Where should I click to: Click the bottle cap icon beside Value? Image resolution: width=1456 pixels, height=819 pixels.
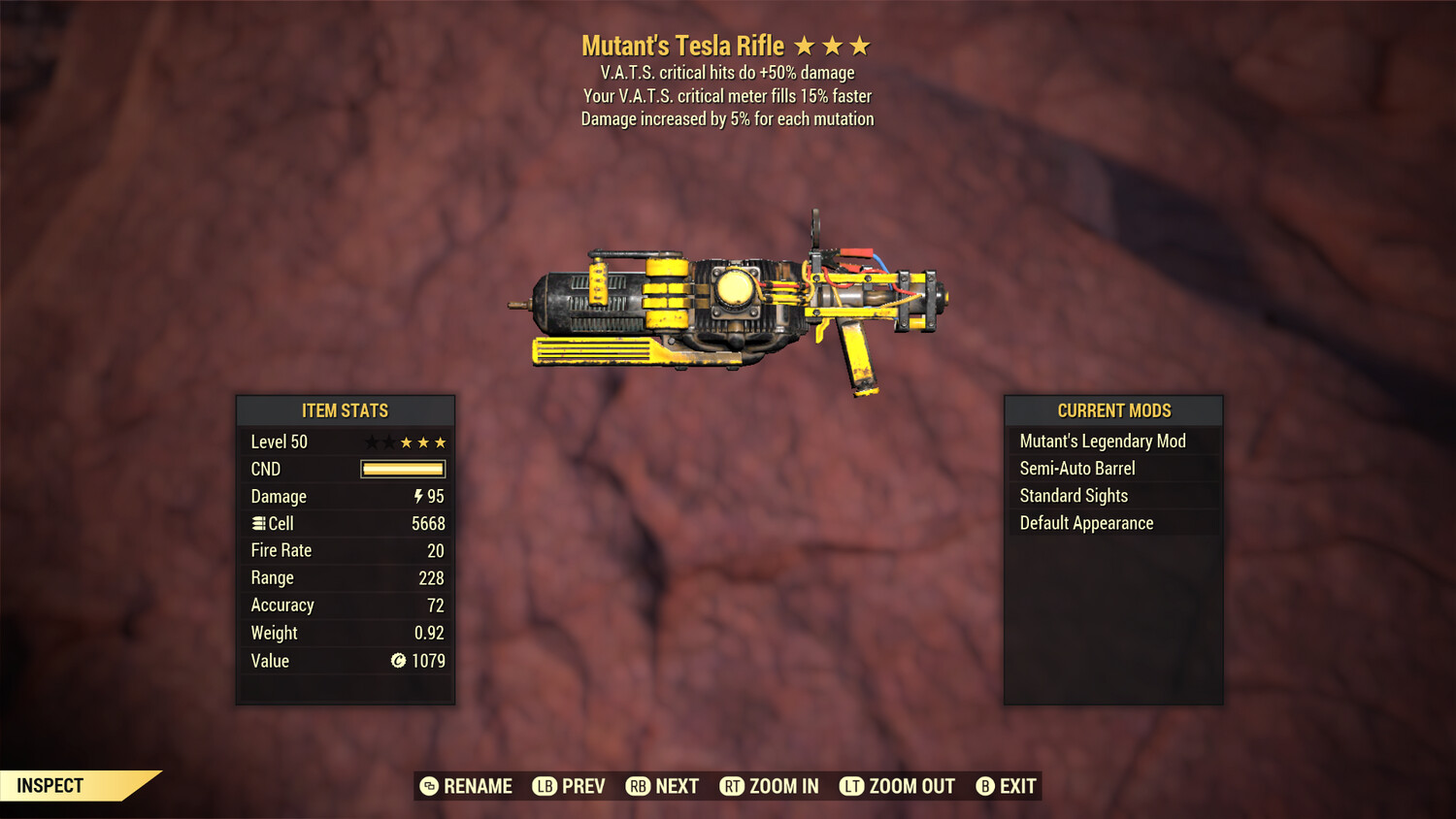(x=398, y=661)
